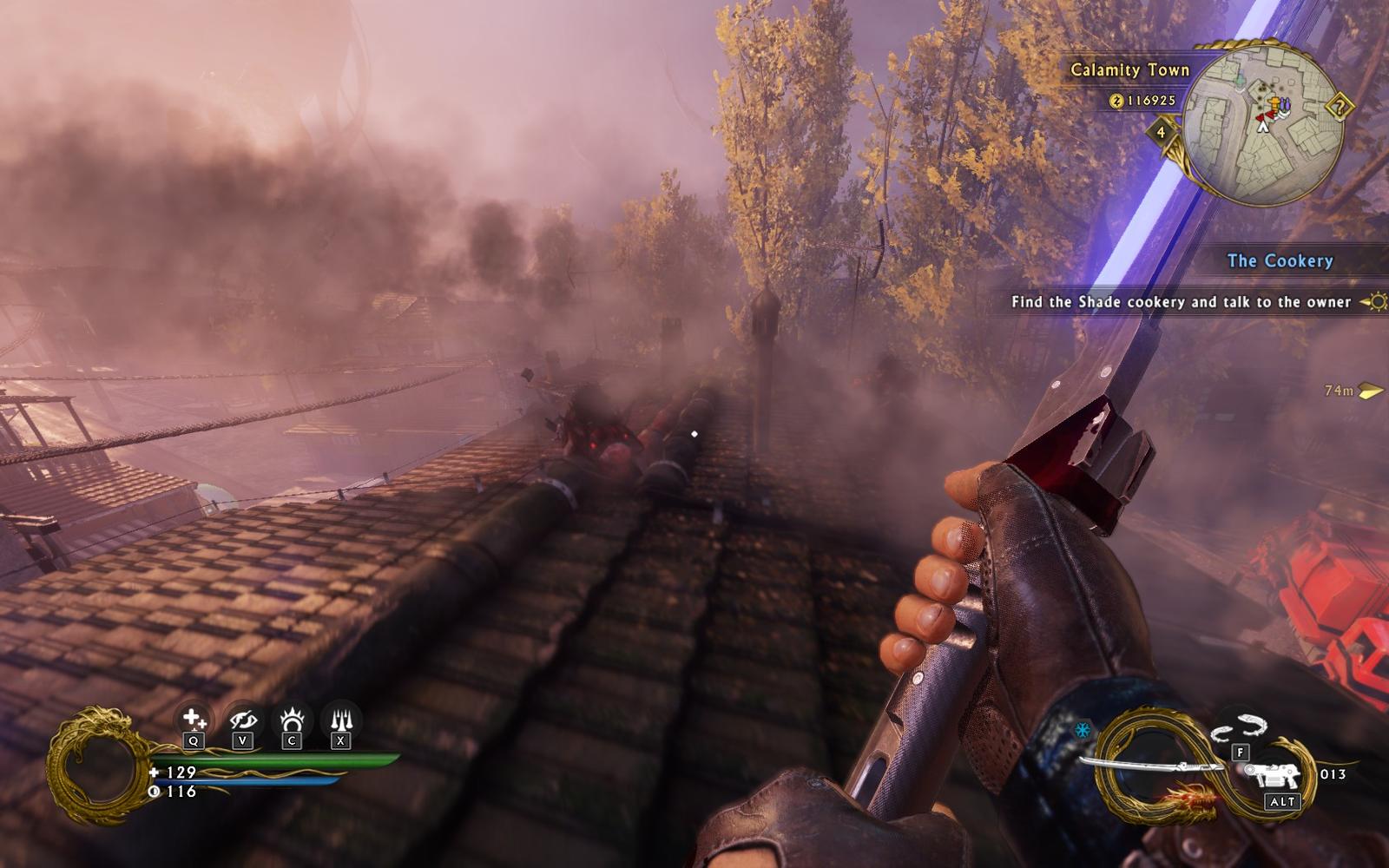The image size is (1389, 868).
Task: Click the gold coin money icon
Action: pyautogui.click(x=1116, y=101)
